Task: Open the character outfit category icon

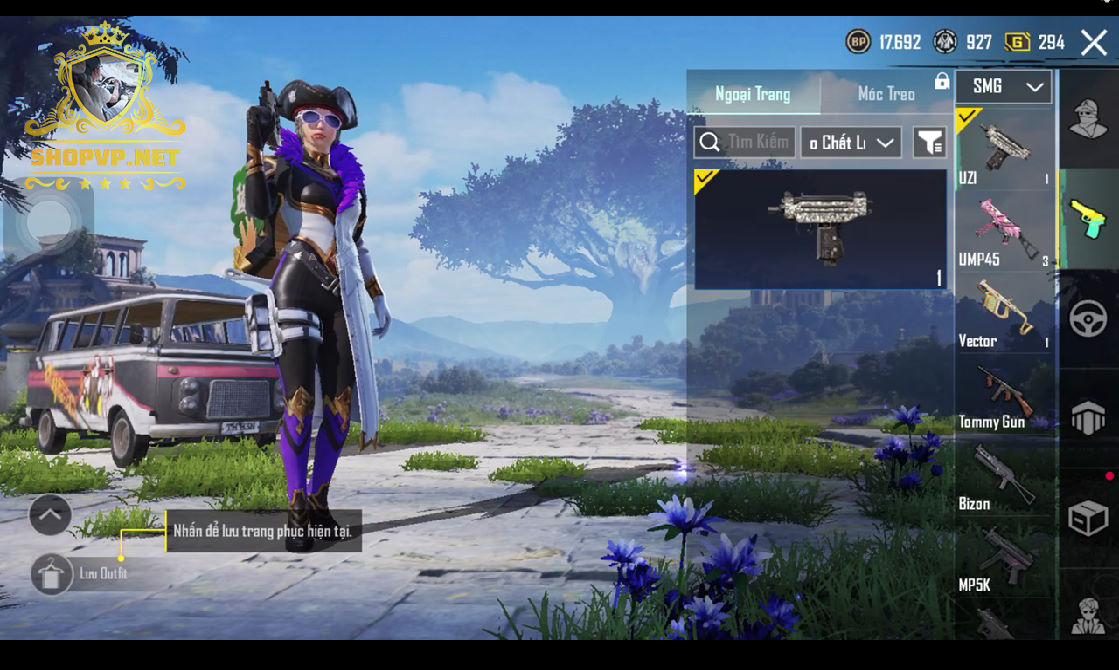Action: coord(1088,120)
